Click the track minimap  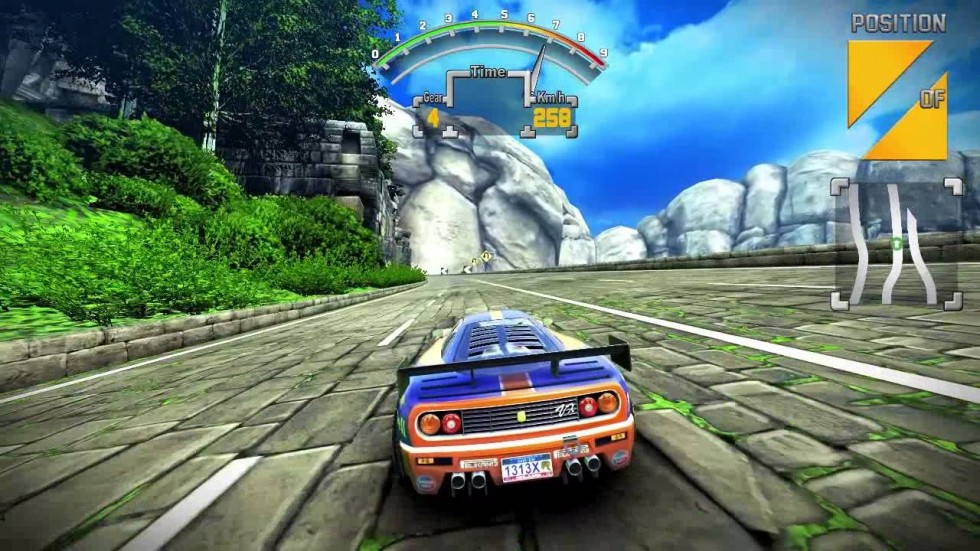pos(896,243)
